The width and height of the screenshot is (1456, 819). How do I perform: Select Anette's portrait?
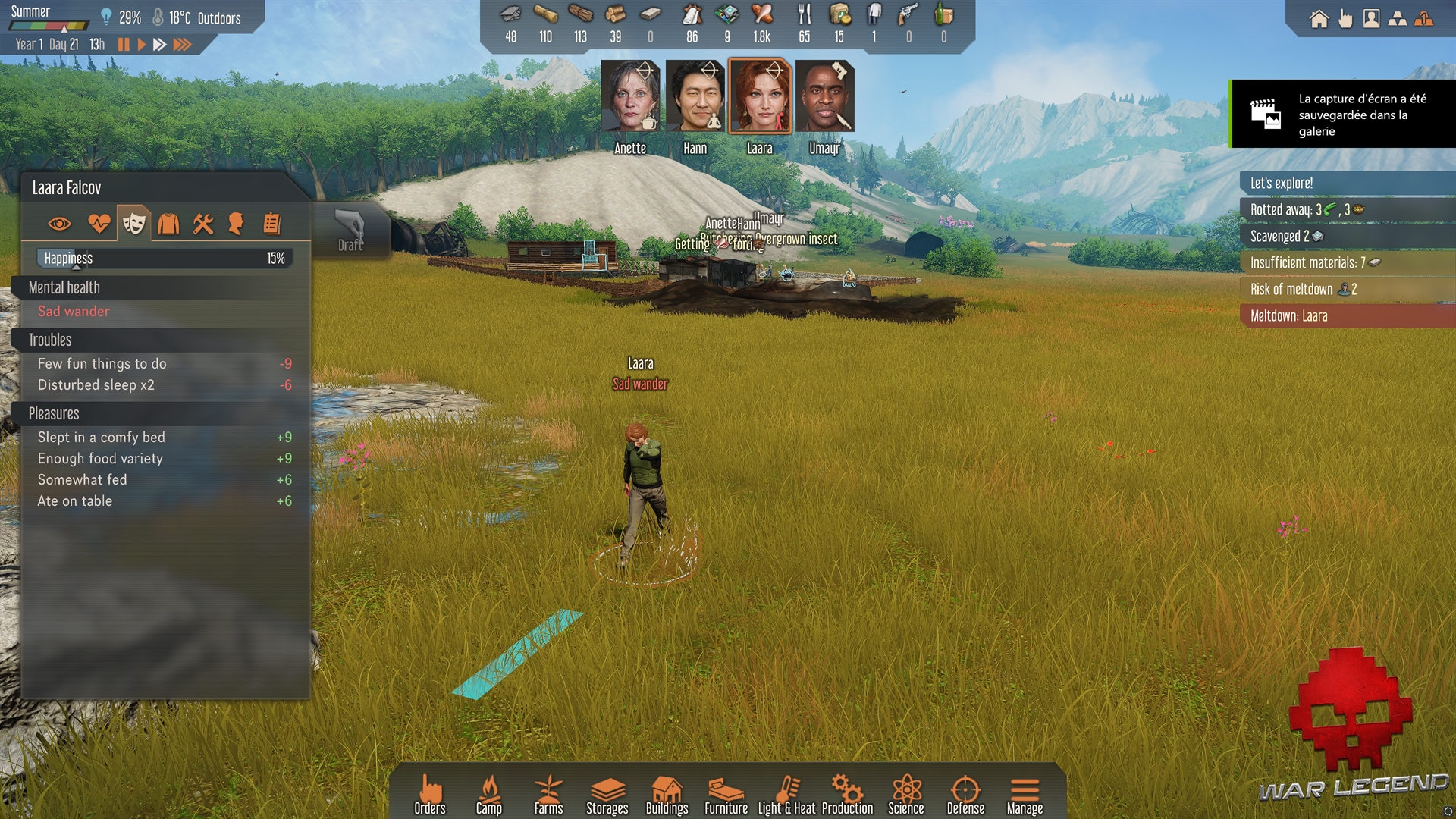pos(630,98)
